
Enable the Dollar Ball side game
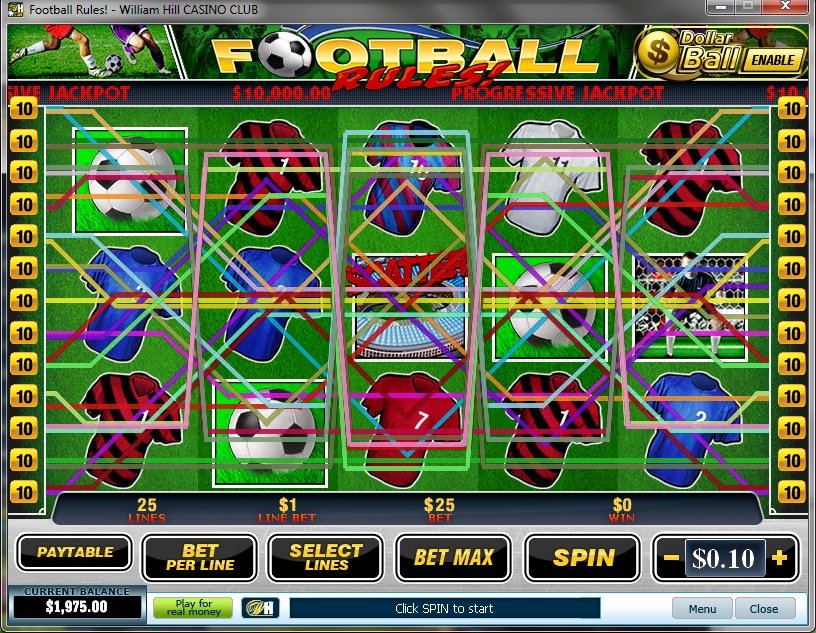773,59
